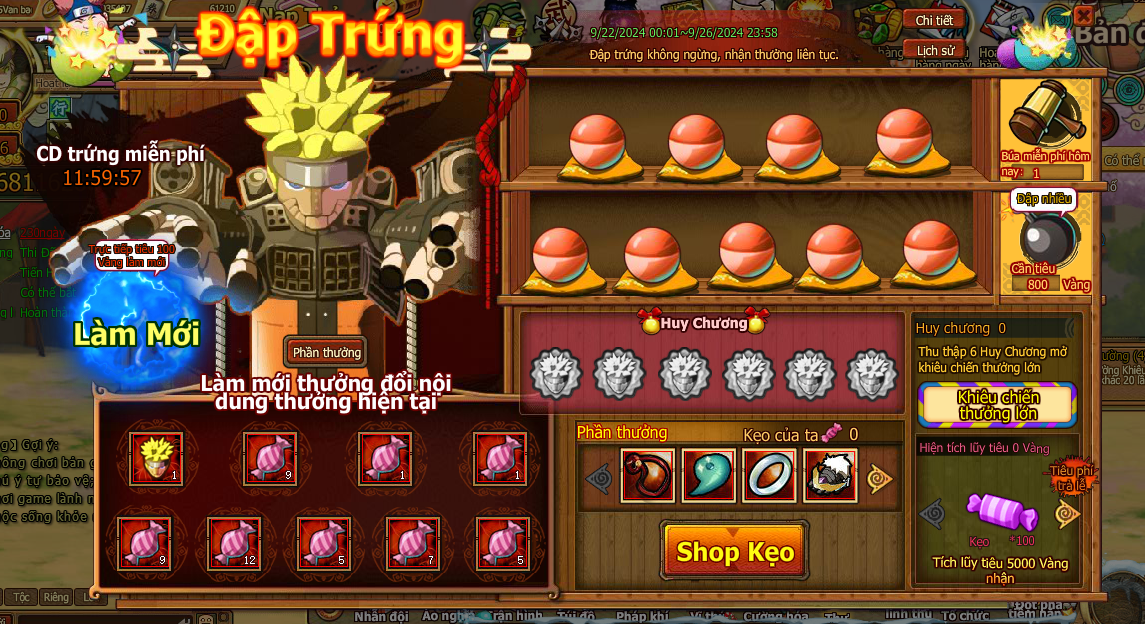Select the teal magatama reward icon

[709, 476]
